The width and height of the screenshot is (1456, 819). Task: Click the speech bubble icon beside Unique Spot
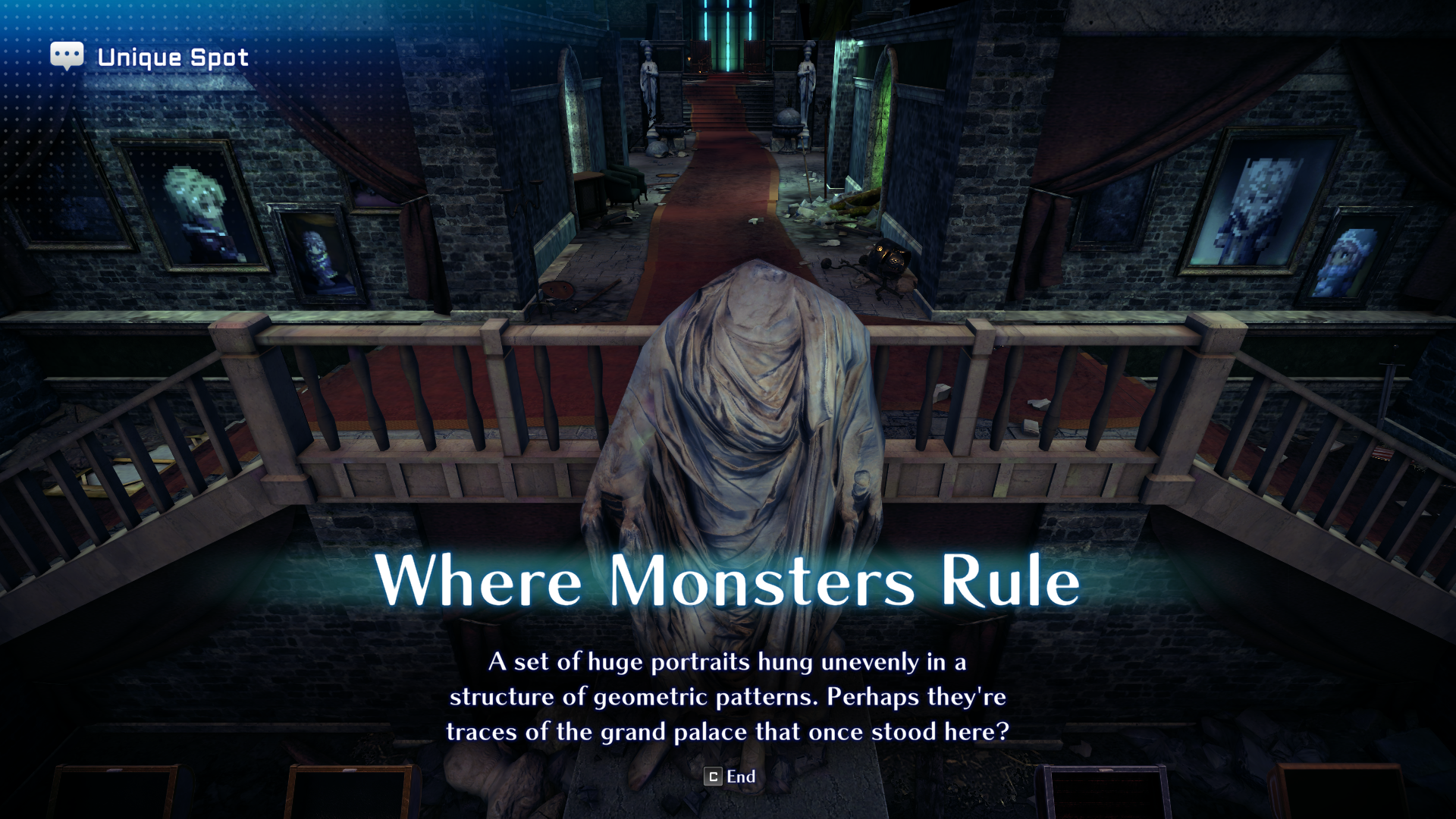tap(67, 54)
